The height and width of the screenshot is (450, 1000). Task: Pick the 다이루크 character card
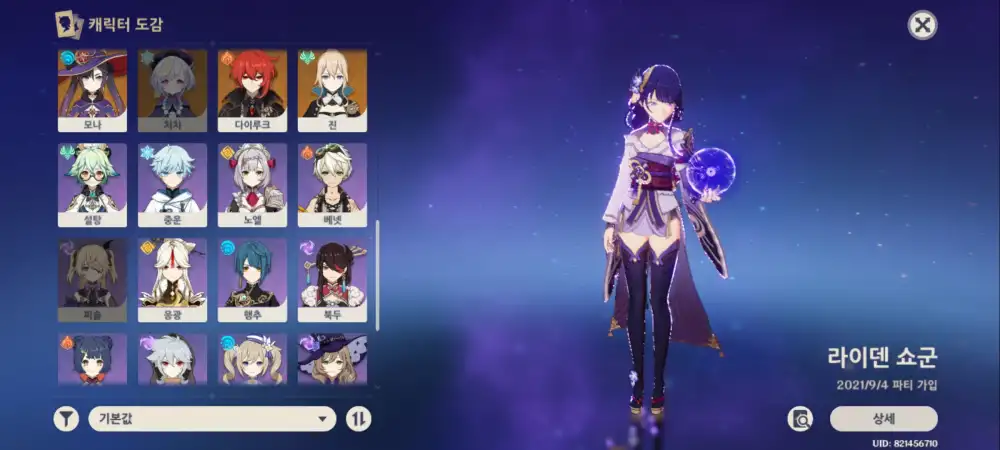click(x=252, y=91)
